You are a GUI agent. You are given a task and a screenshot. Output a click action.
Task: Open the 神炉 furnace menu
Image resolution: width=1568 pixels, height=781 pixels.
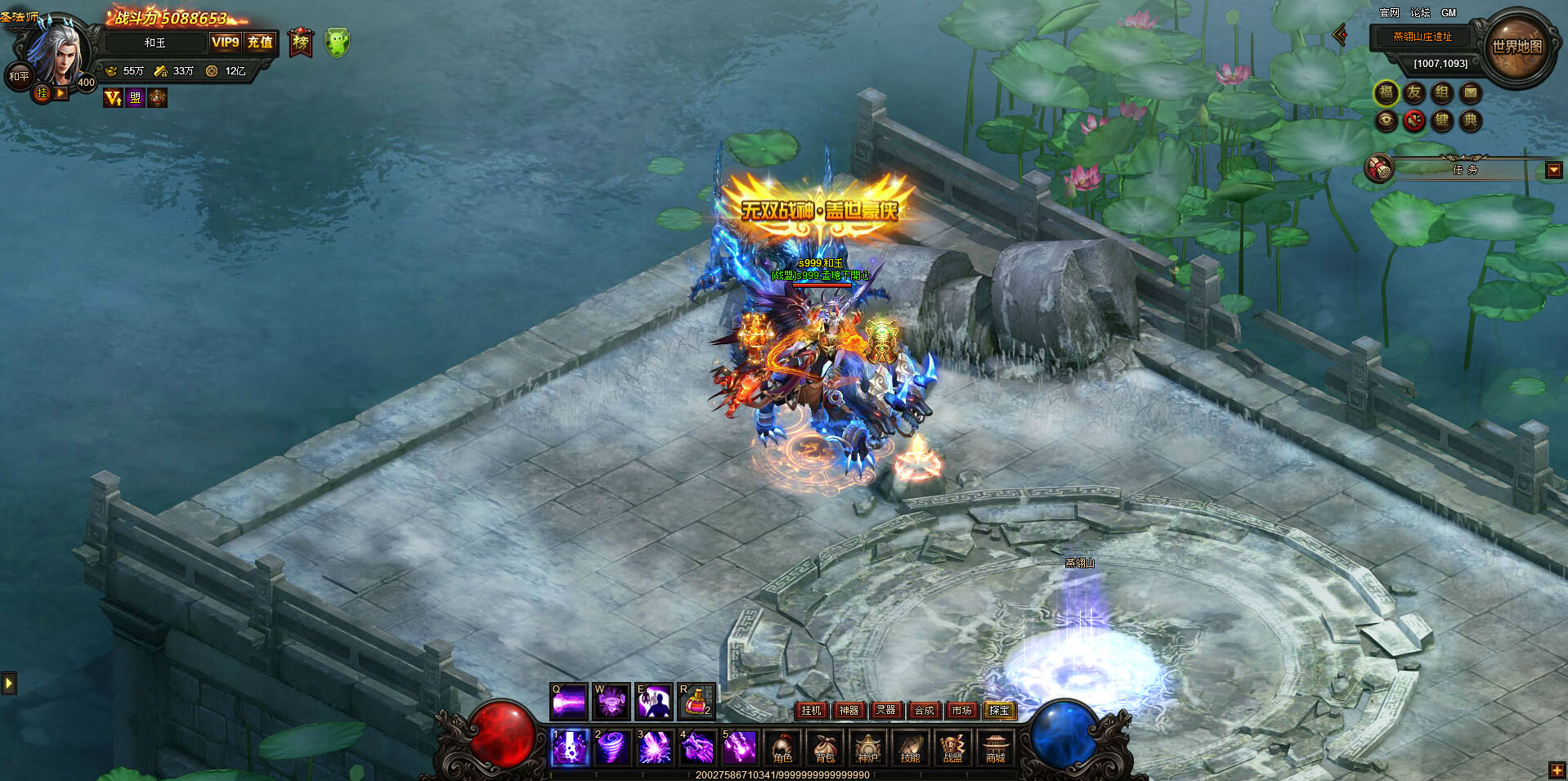pyautogui.click(x=867, y=747)
